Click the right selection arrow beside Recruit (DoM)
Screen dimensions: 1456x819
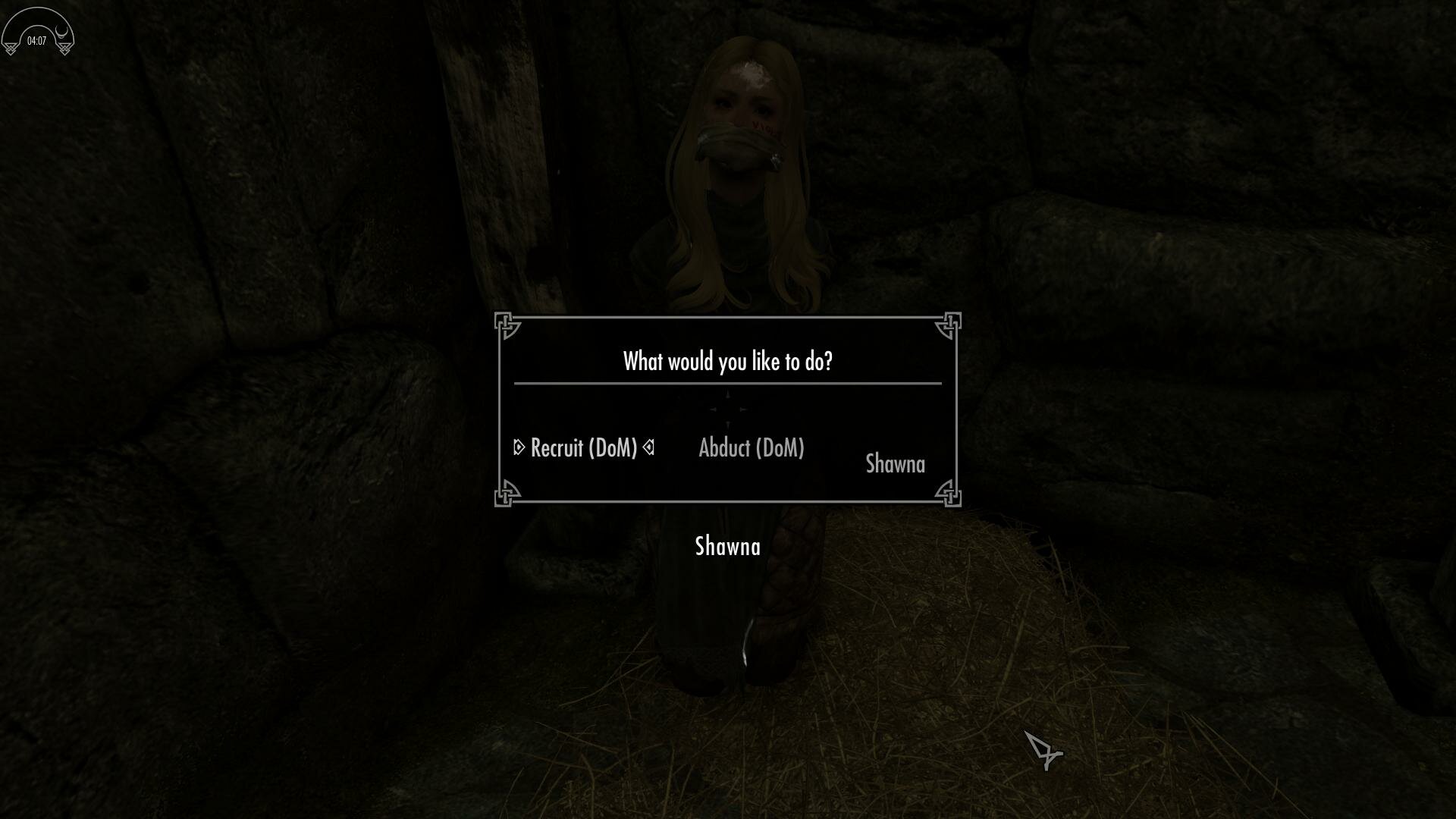tap(649, 447)
